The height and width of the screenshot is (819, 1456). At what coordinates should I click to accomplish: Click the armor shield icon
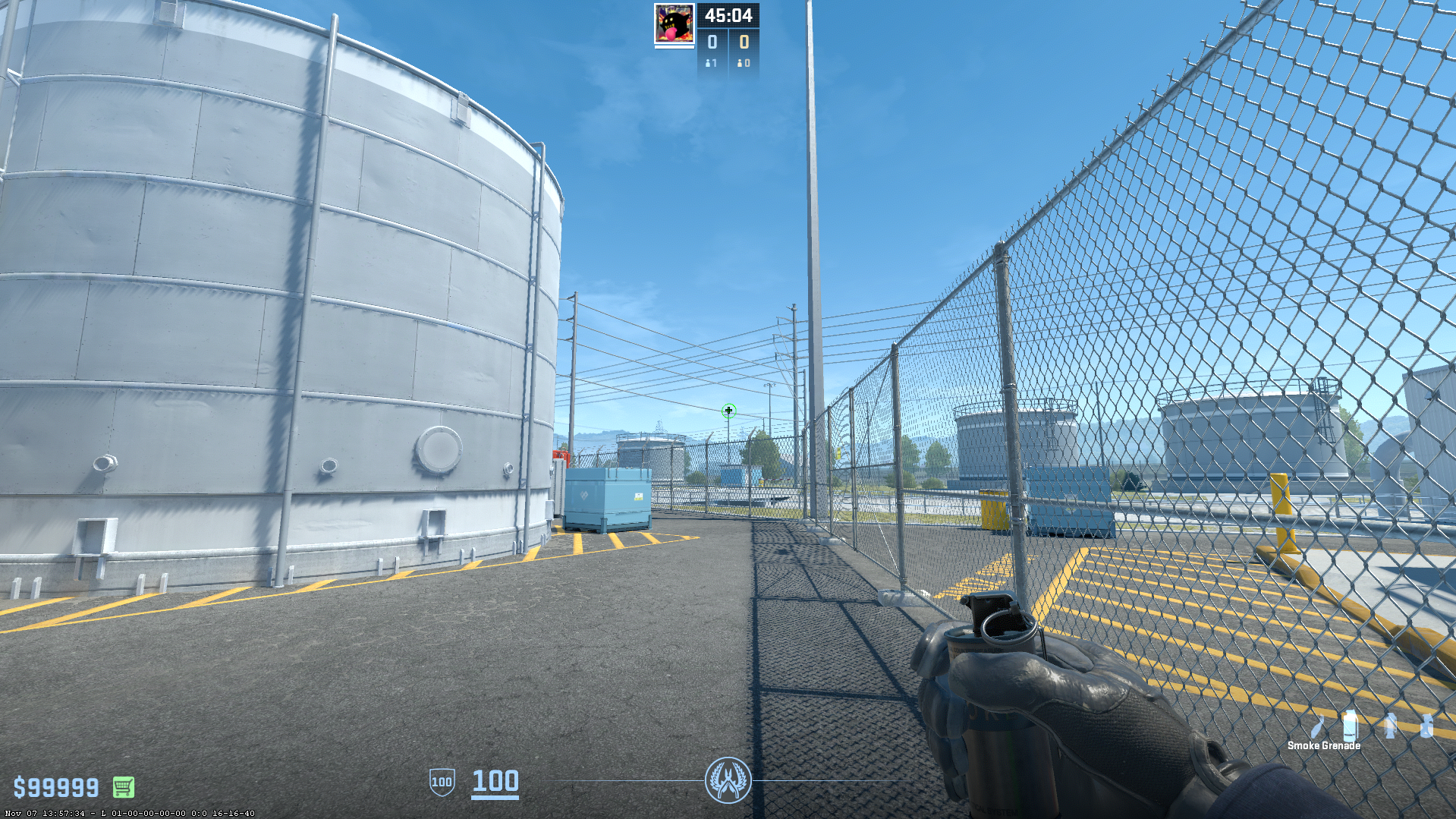coord(442,782)
